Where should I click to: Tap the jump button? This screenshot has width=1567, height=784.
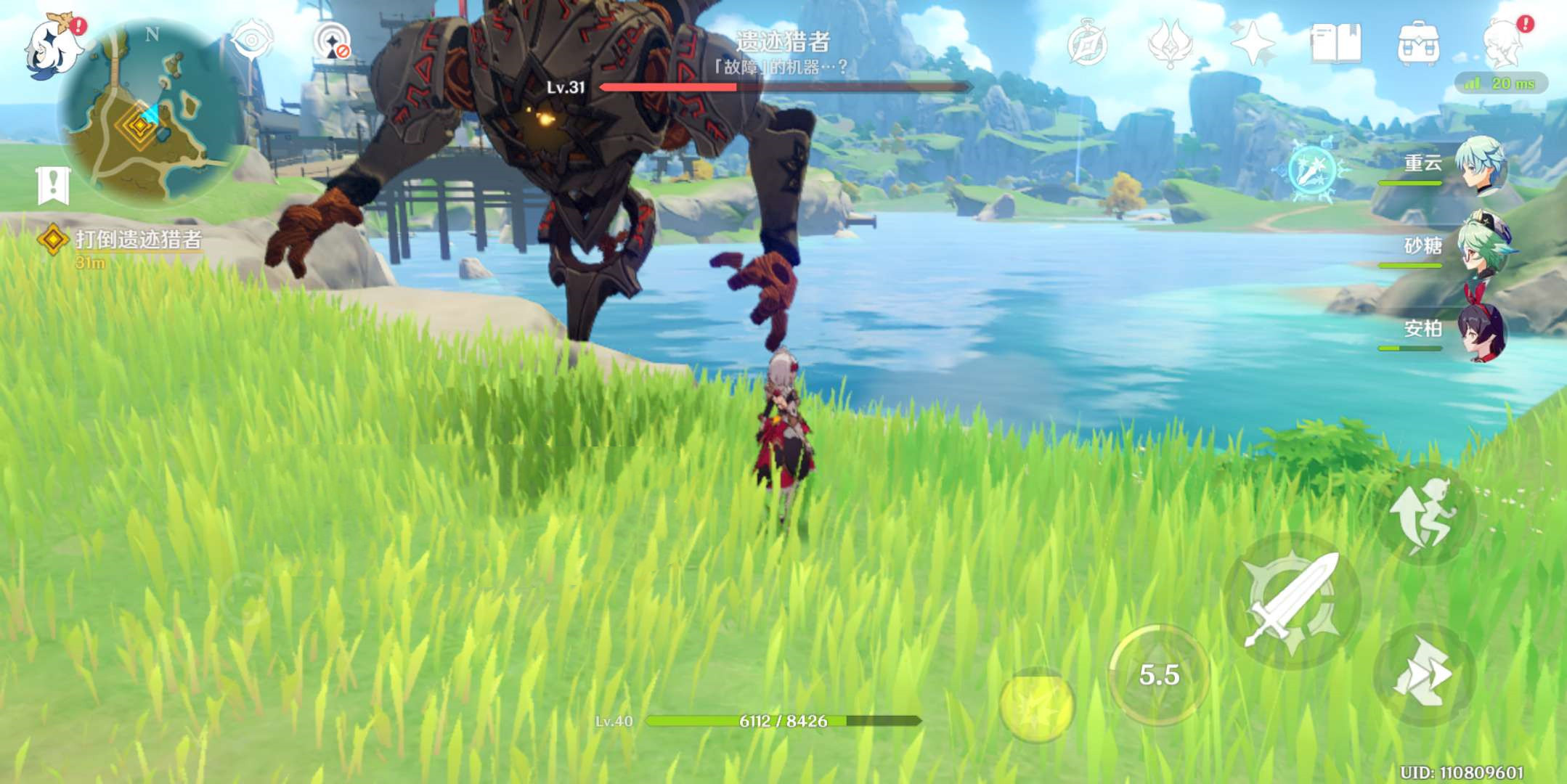point(1425,514)
